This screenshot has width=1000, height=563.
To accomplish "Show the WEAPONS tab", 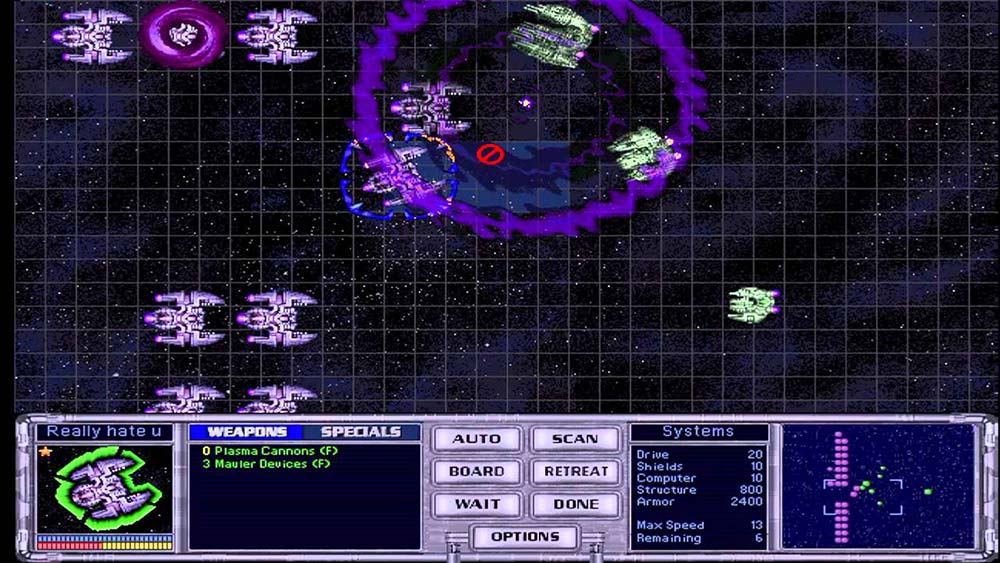I will pyautogui.click(x=246, y=432).
